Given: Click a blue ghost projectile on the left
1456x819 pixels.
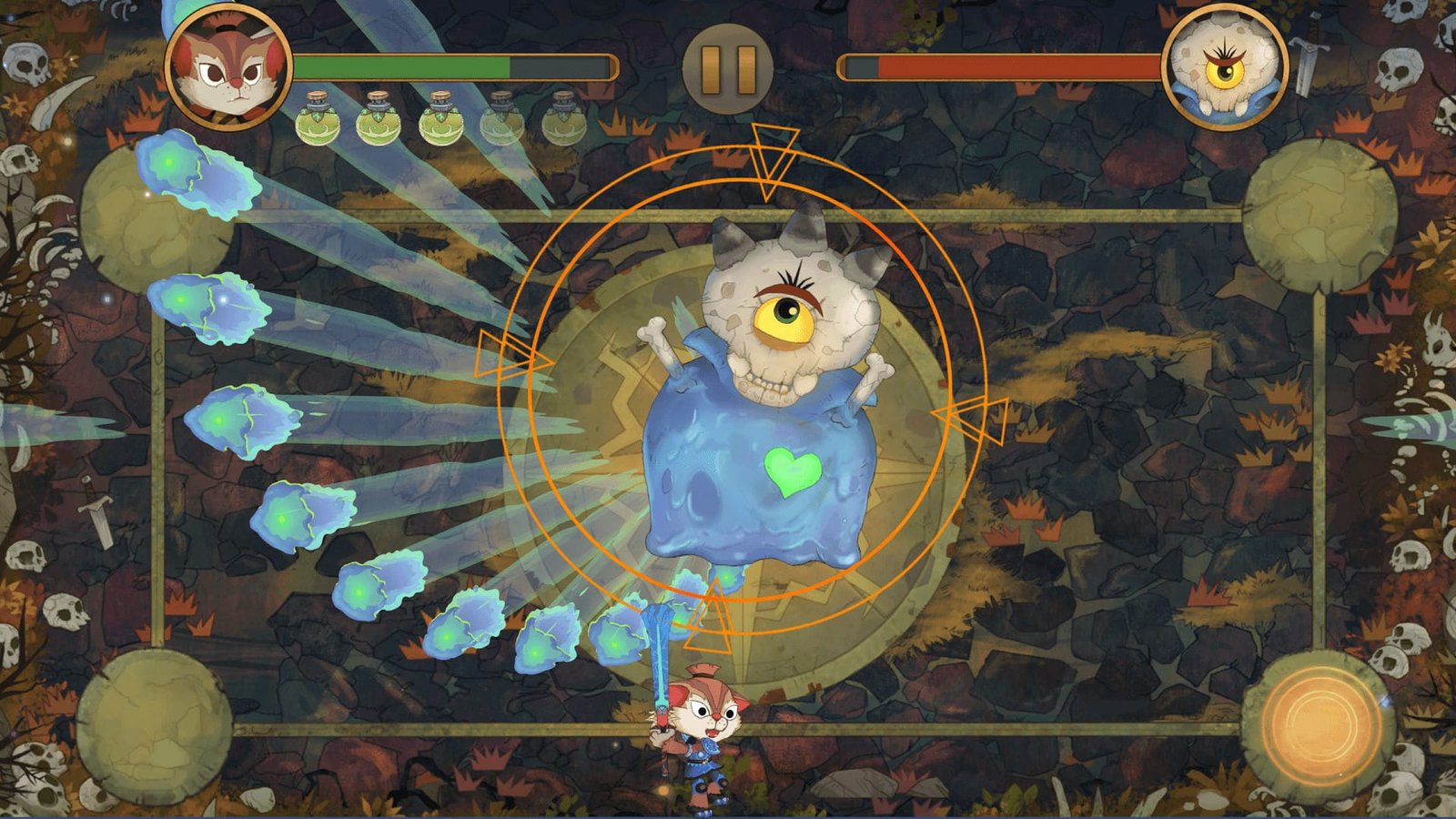Looking at the screenshot, I should 207,305.
